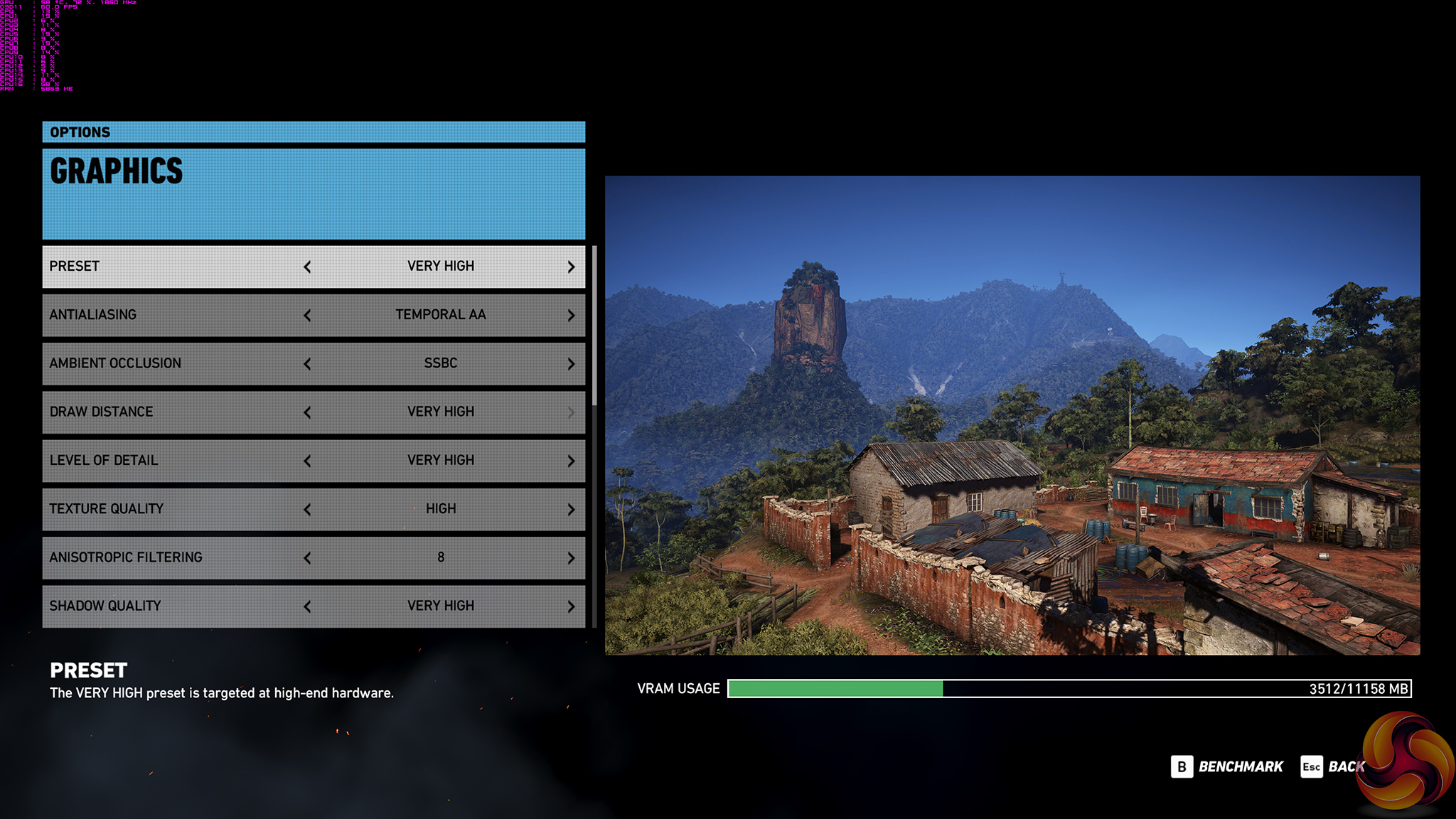Lower Texture Quality with the left arrow

click(x=307, y=510)
